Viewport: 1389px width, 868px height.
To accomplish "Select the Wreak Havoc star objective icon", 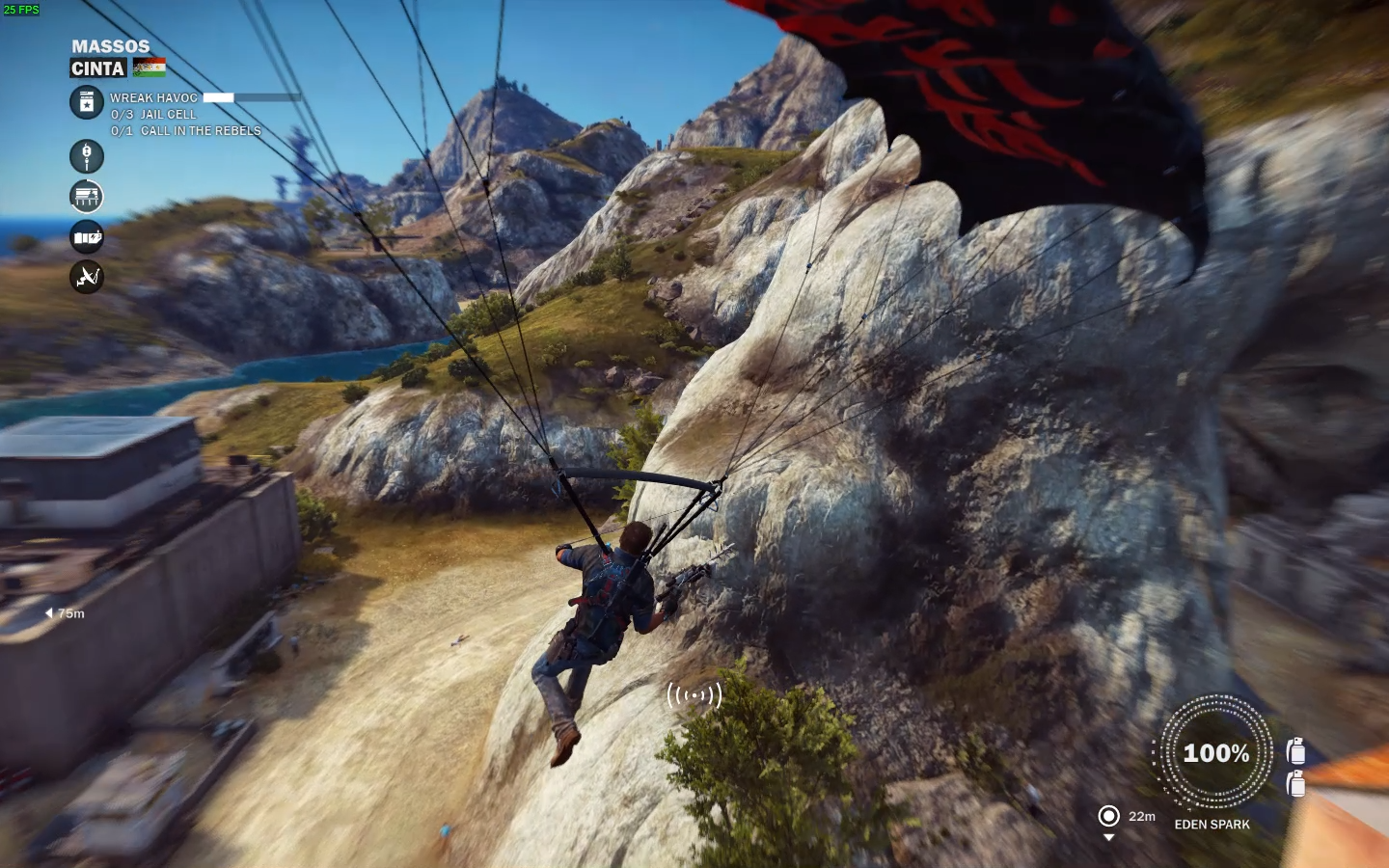I will [x=87, y=102].
